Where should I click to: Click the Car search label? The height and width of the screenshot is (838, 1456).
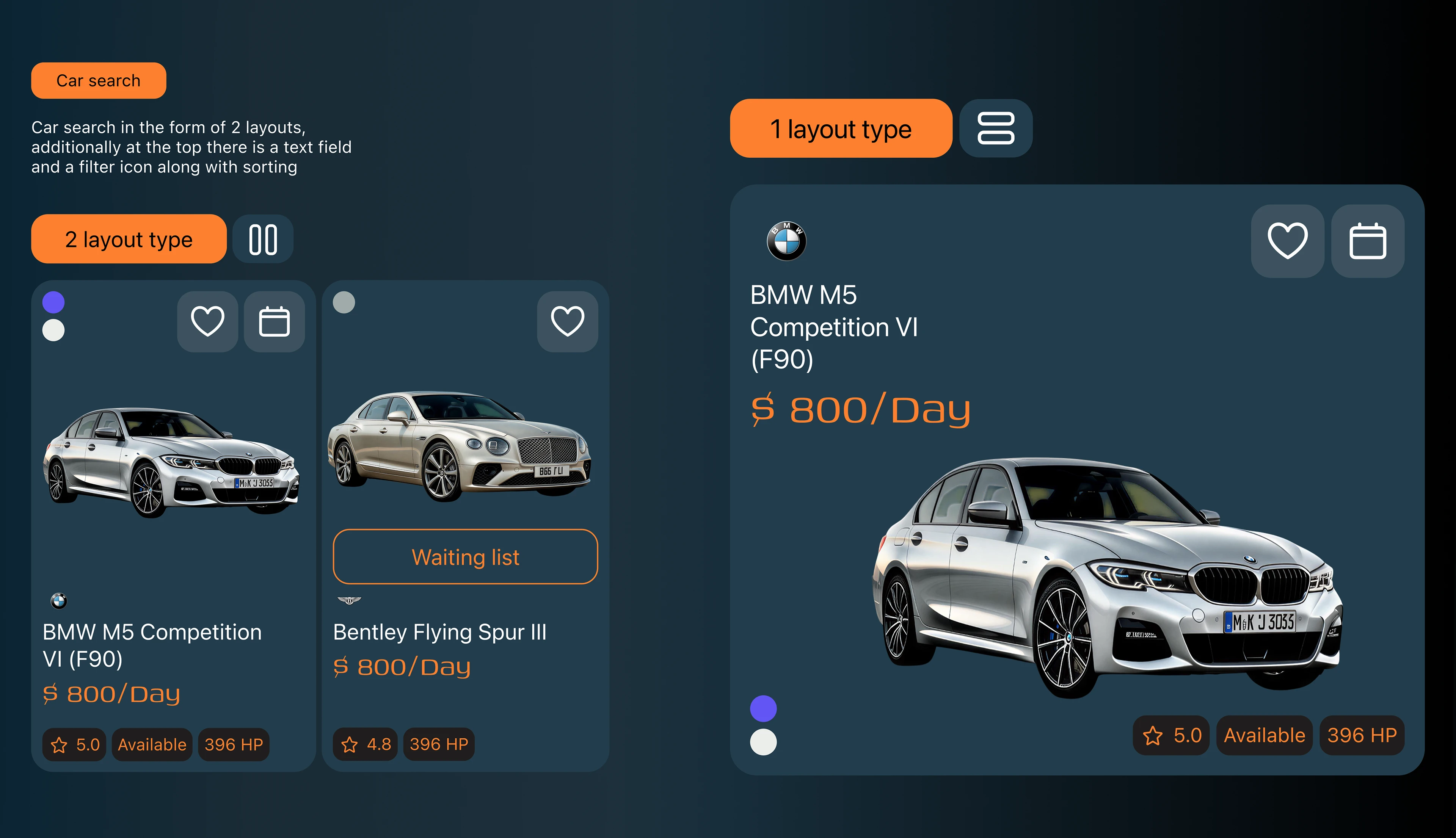coord(98,80)
